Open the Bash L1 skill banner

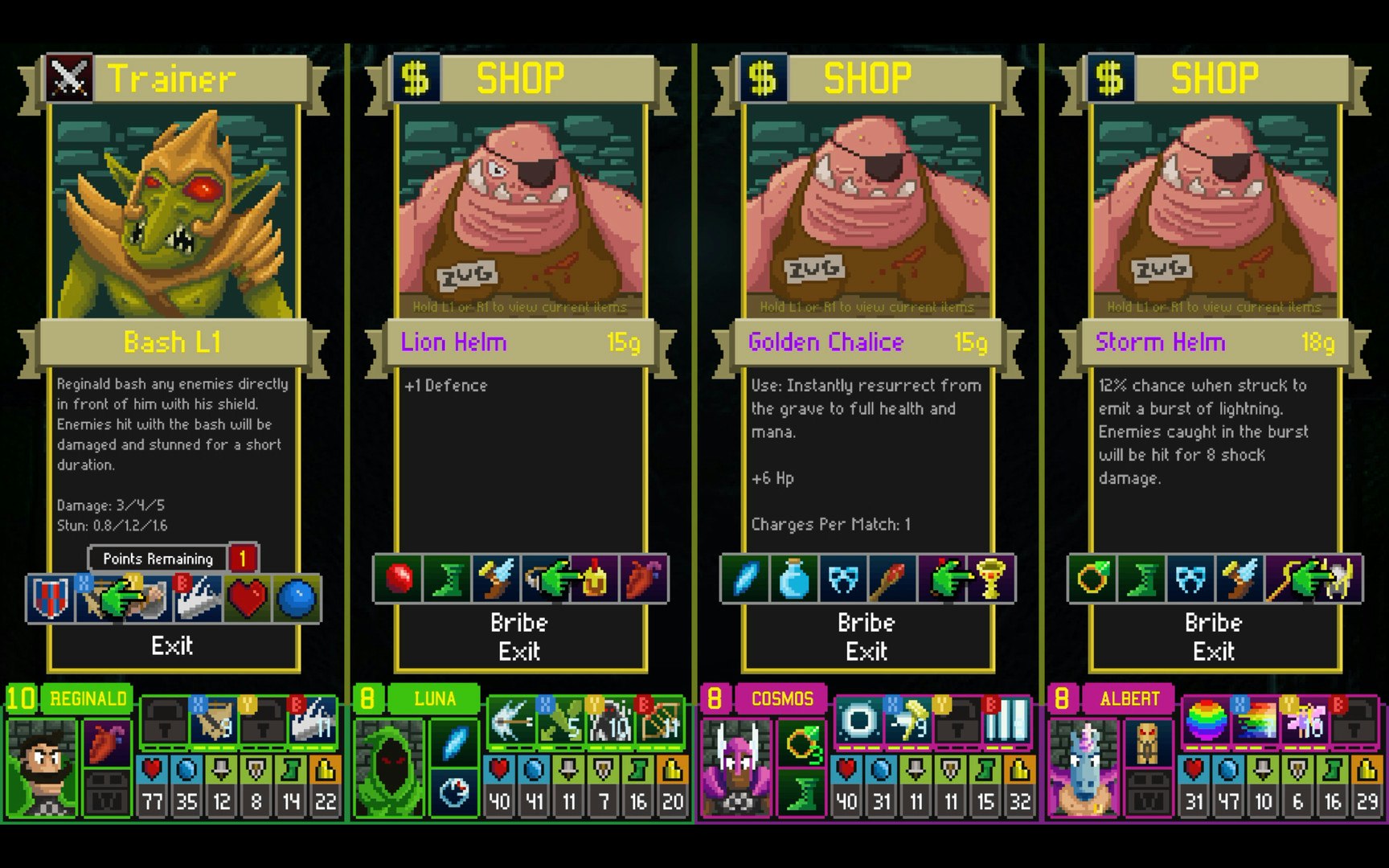pos(170,342)
